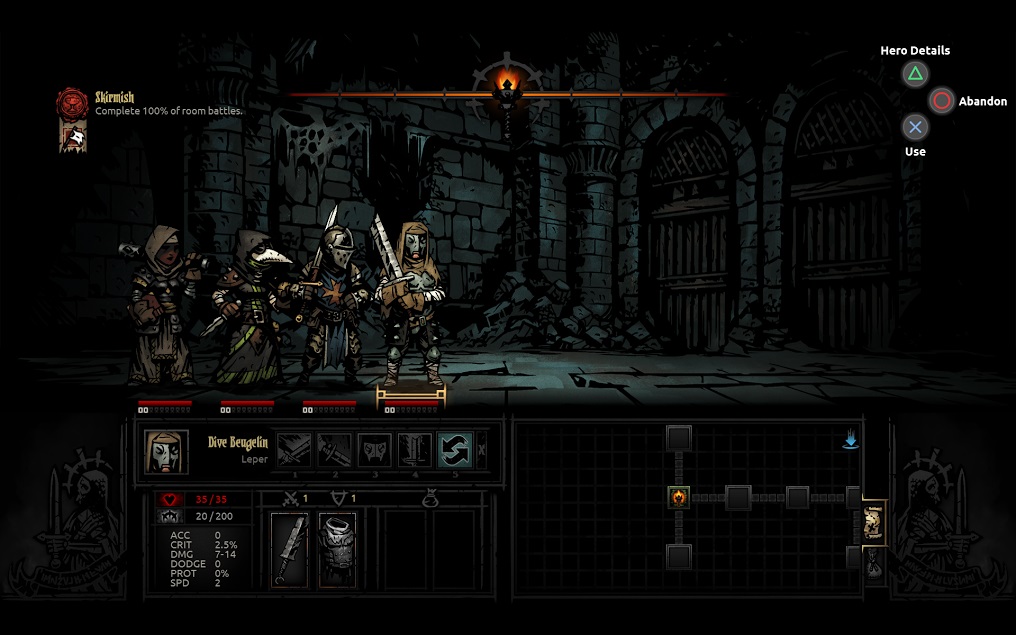Image resolution: width=1016 pixels, height=635 pixels.
Task: Select the map room below the torch room
Action: tap(679, 557)
